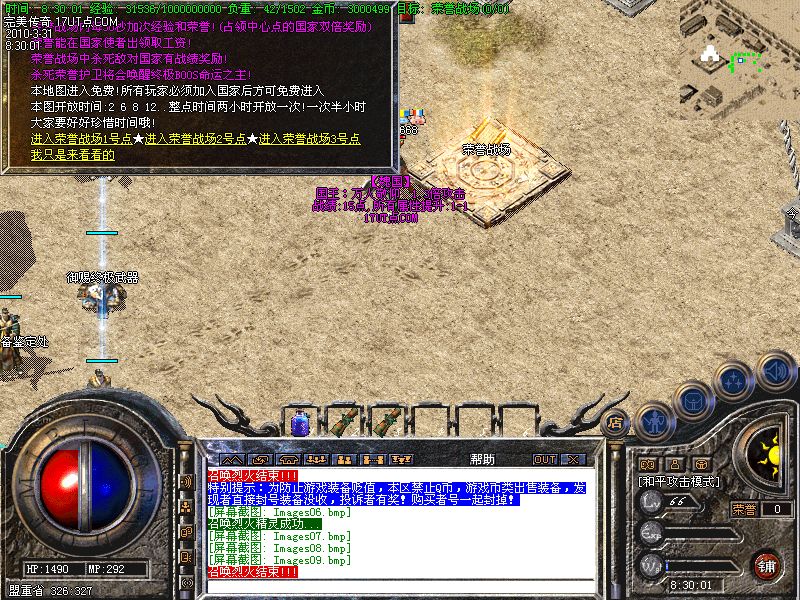The width and height of the screenshot is (800, 600).
Task: Toggle the 和平攻击模式 attack mode text
Action: [679, 481]
